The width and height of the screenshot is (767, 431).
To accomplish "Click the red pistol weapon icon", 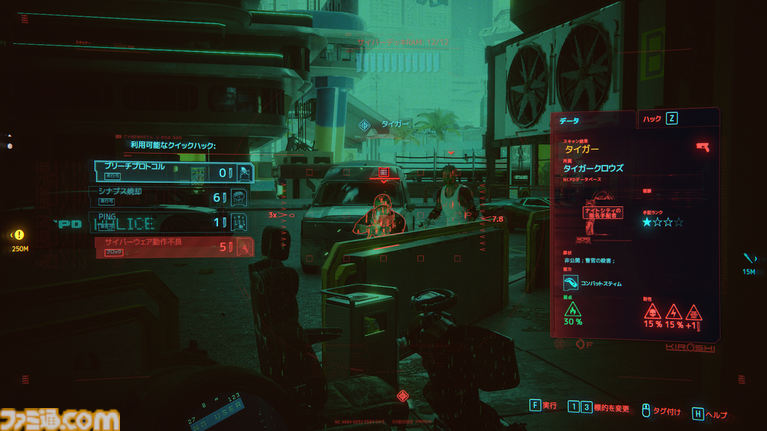I will tap(702, 146).
